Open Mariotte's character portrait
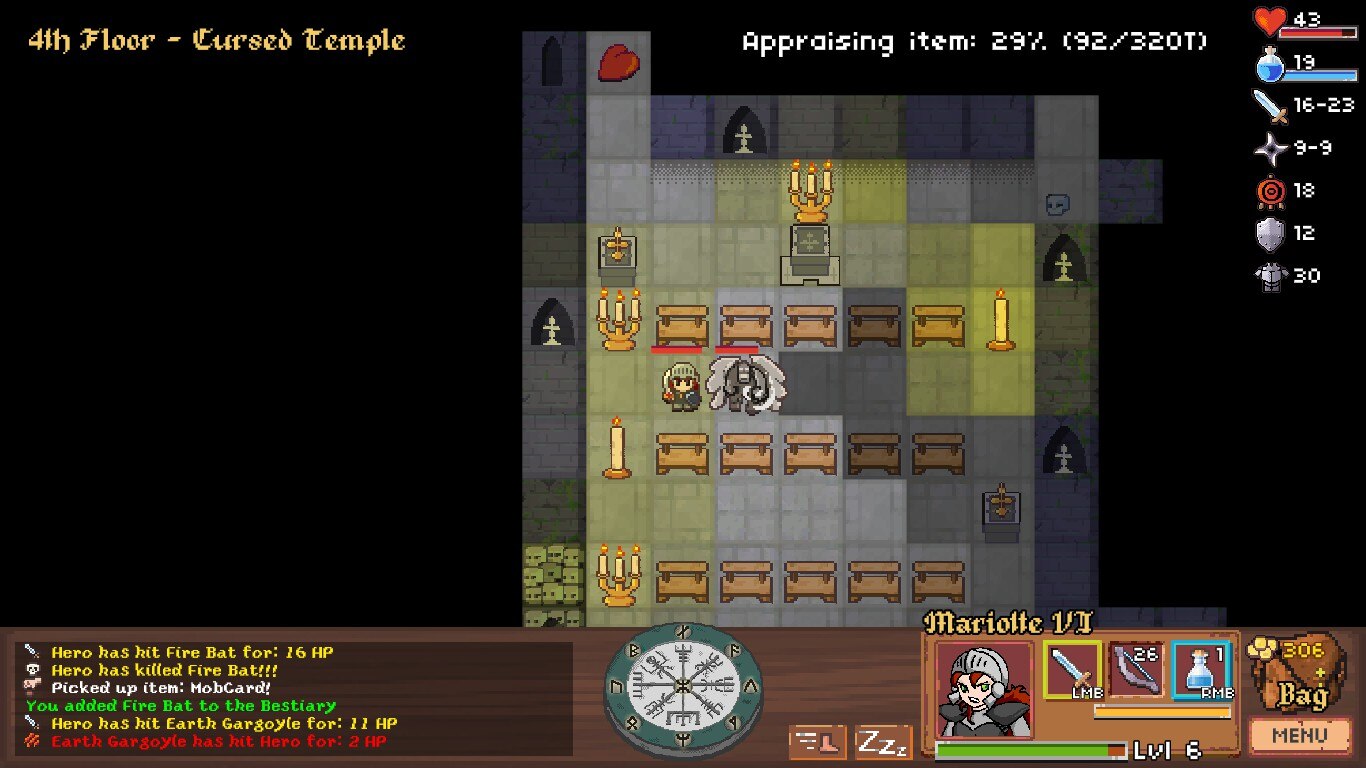The image size is (1366, 768). pos(983,691)
